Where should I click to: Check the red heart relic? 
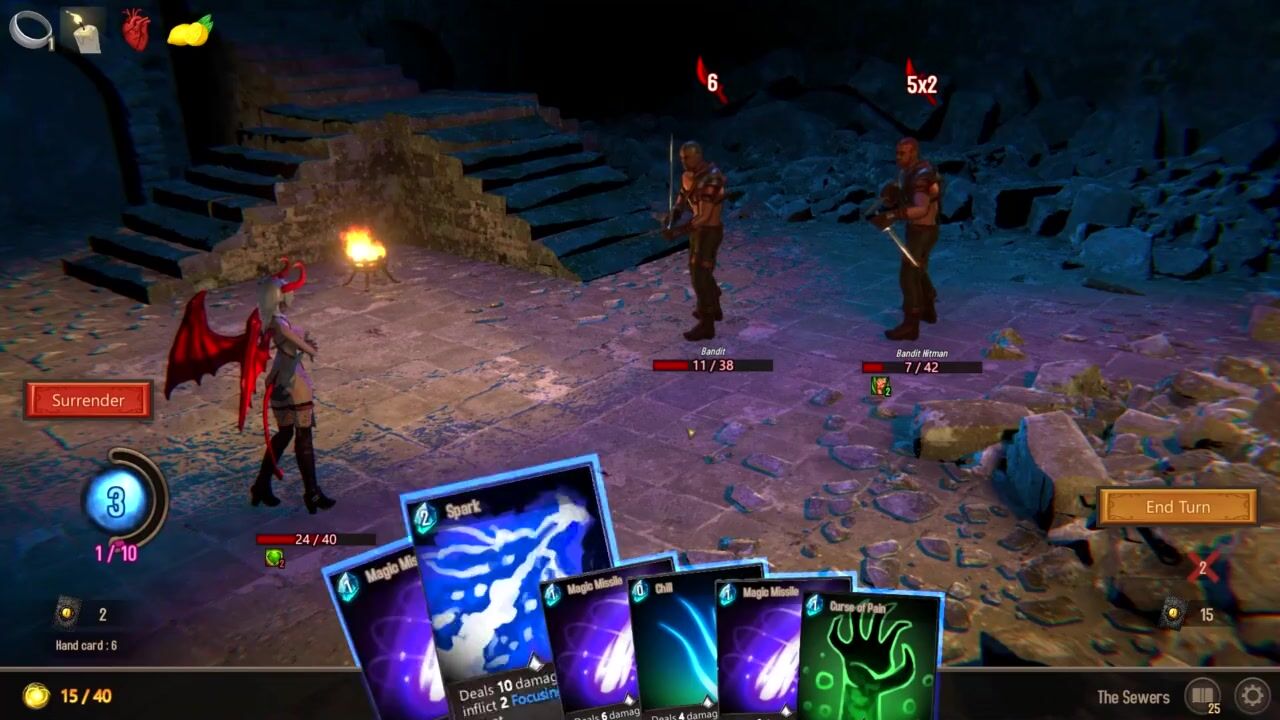coord(136,30)
